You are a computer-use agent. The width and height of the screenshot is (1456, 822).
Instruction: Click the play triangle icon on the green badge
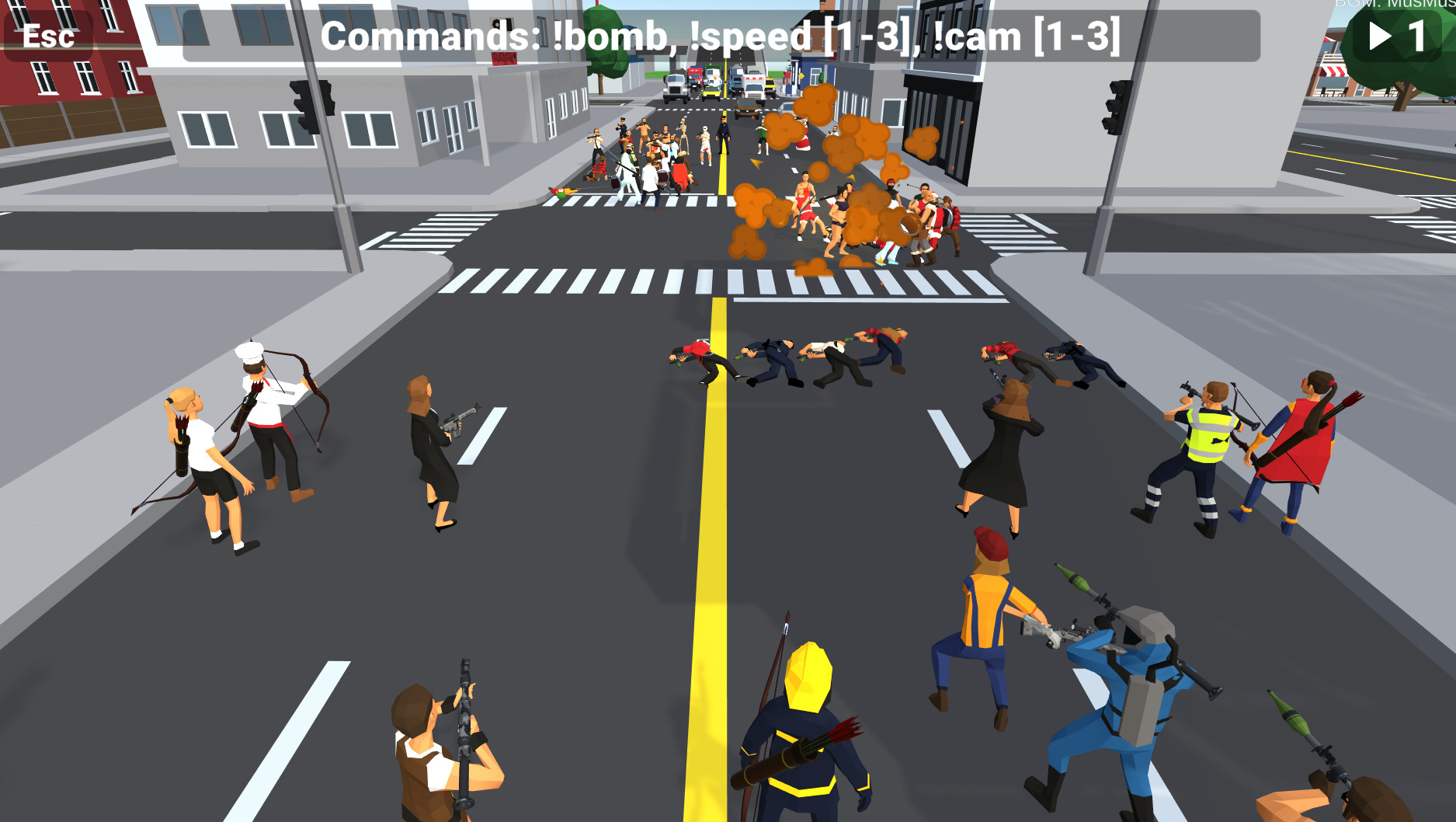pos(1379,35)
